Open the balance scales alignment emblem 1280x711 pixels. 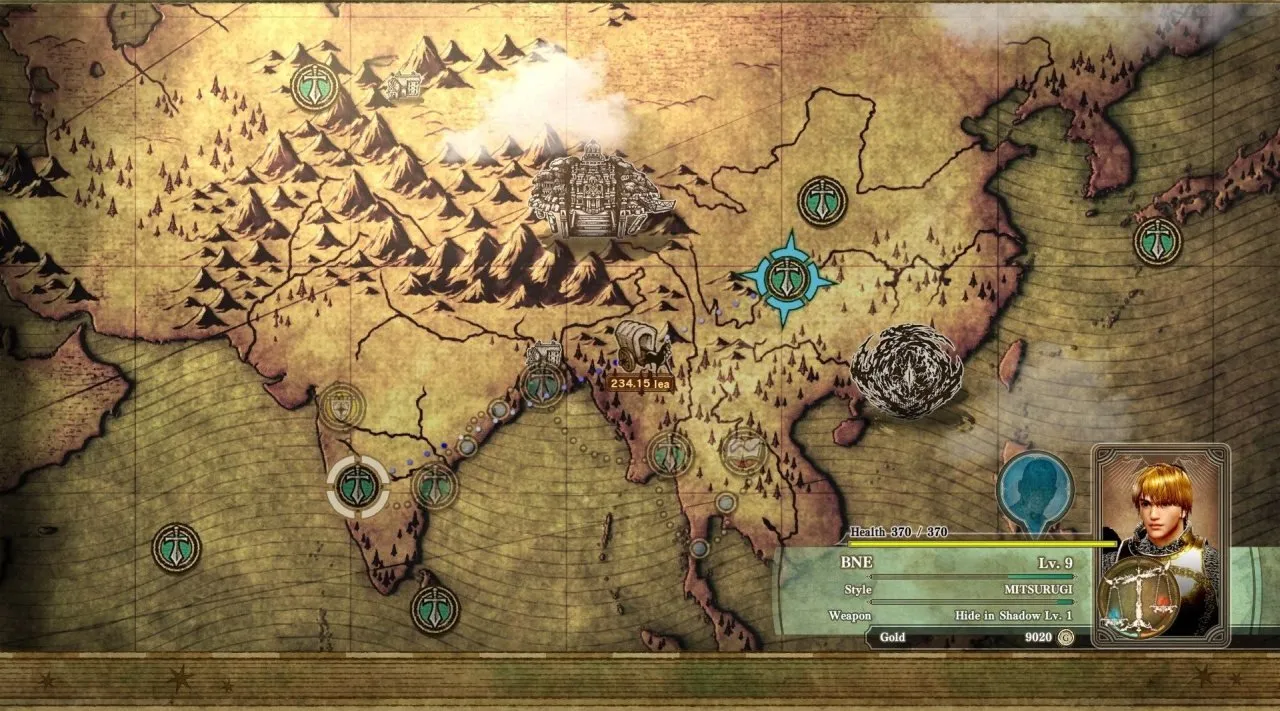pyautogui.click(x=1137, y=598)
